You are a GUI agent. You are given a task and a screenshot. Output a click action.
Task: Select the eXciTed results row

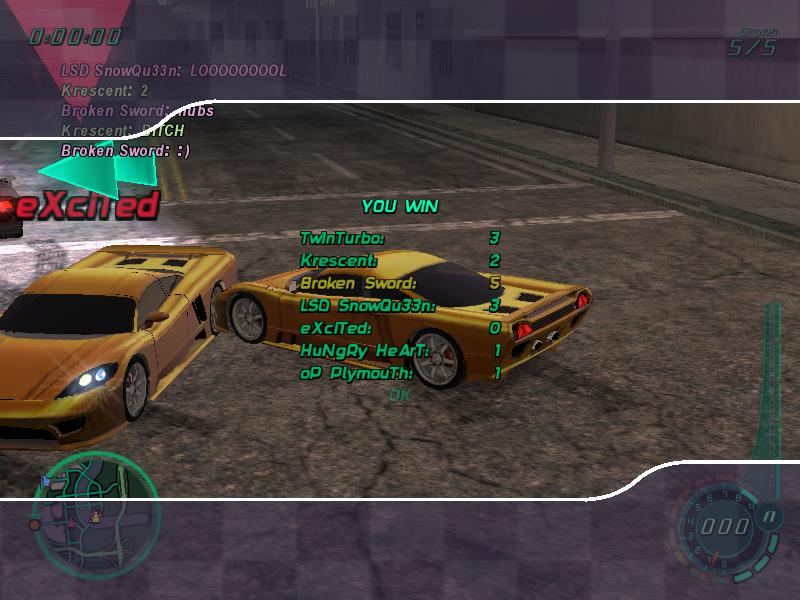[400, 328]
